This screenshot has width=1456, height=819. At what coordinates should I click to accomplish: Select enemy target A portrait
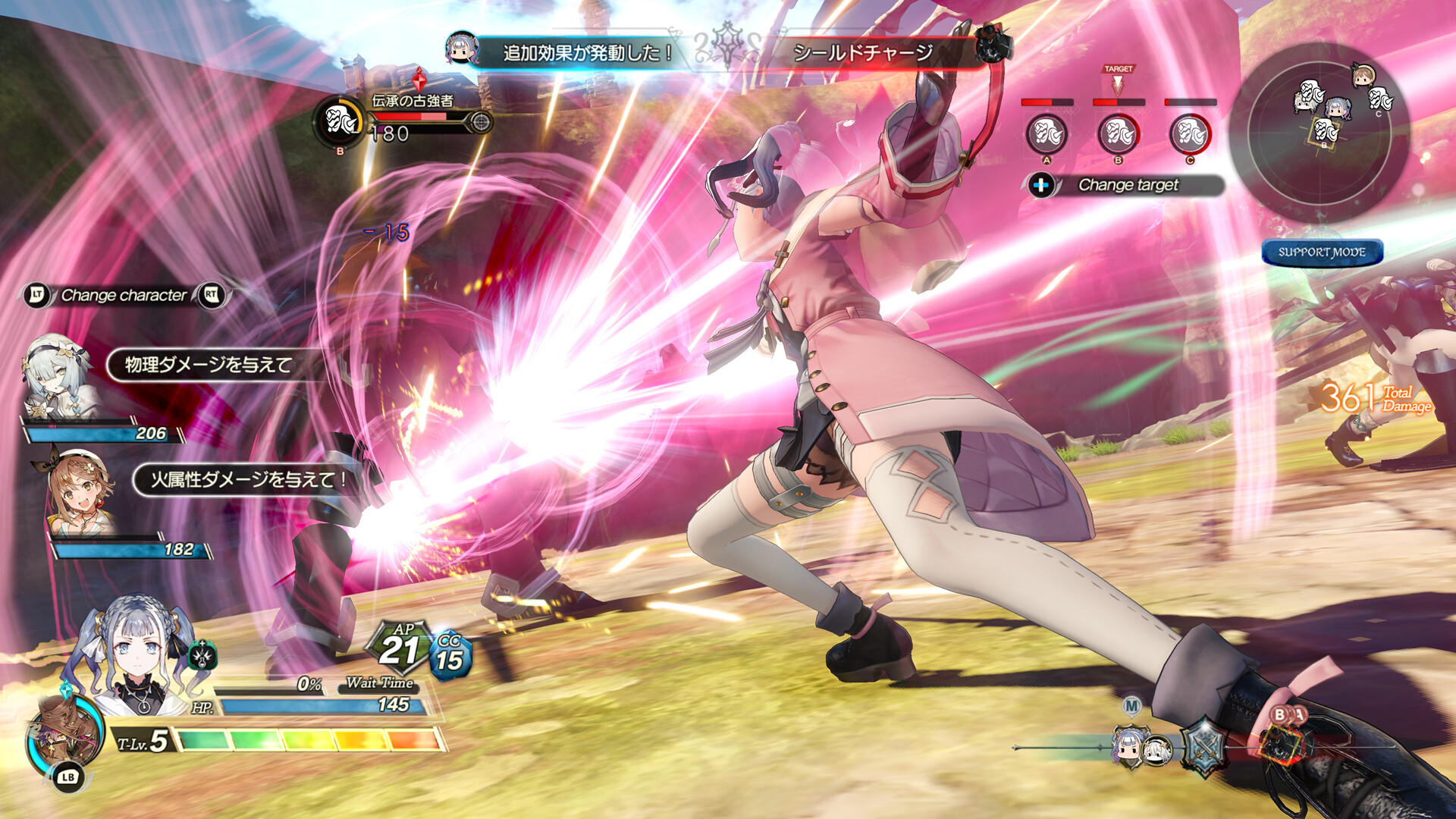point(1046,134)
